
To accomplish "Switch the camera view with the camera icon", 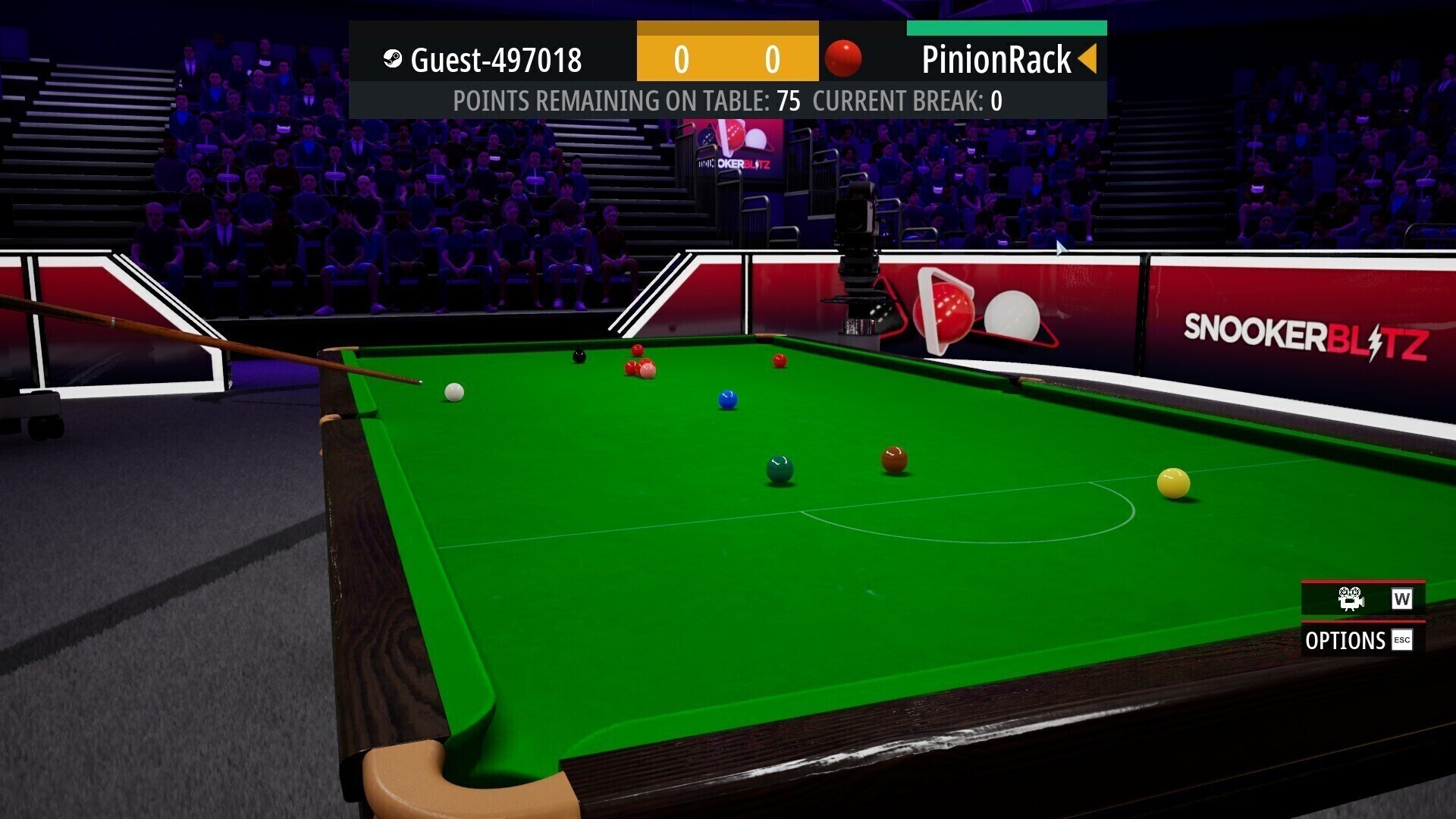I will click(x=1351, y=599).
